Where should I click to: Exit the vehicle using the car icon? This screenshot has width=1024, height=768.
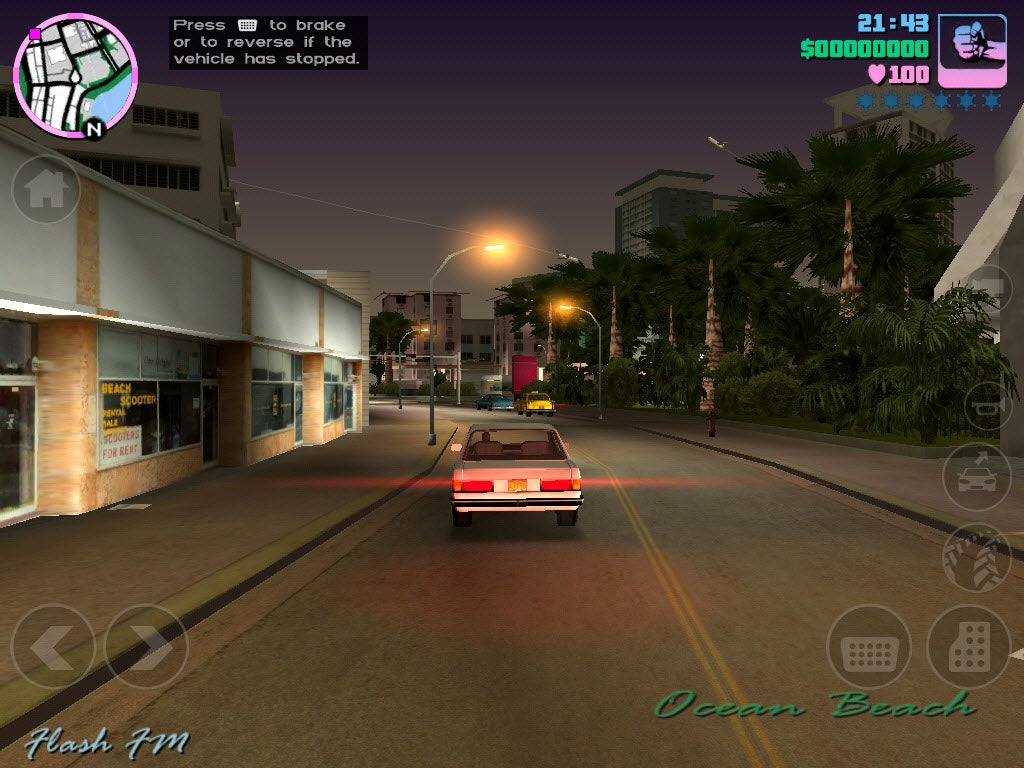(x=976, y=477)
